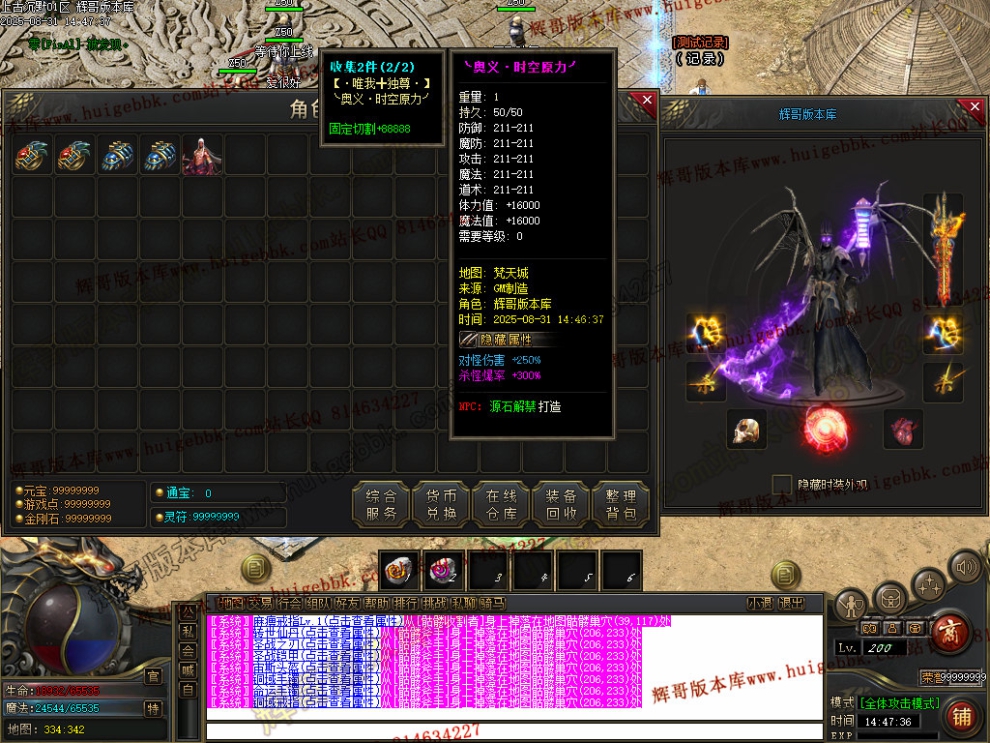Toggle the sound speaker button
The width and height of the screenshot is (990, 743).
tap(965, 568)
